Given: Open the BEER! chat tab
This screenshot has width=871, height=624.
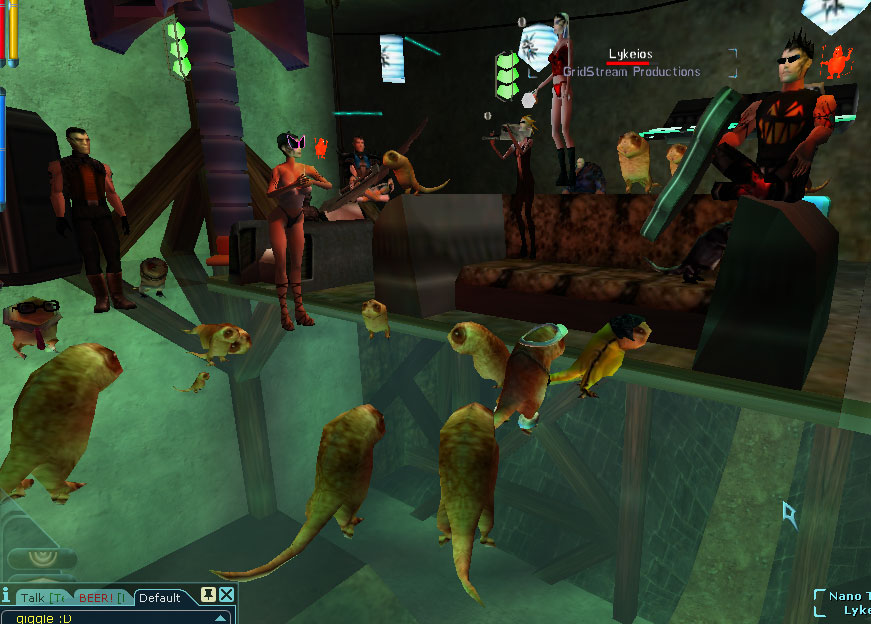Looking at the screenshot, I should point(102,598).
